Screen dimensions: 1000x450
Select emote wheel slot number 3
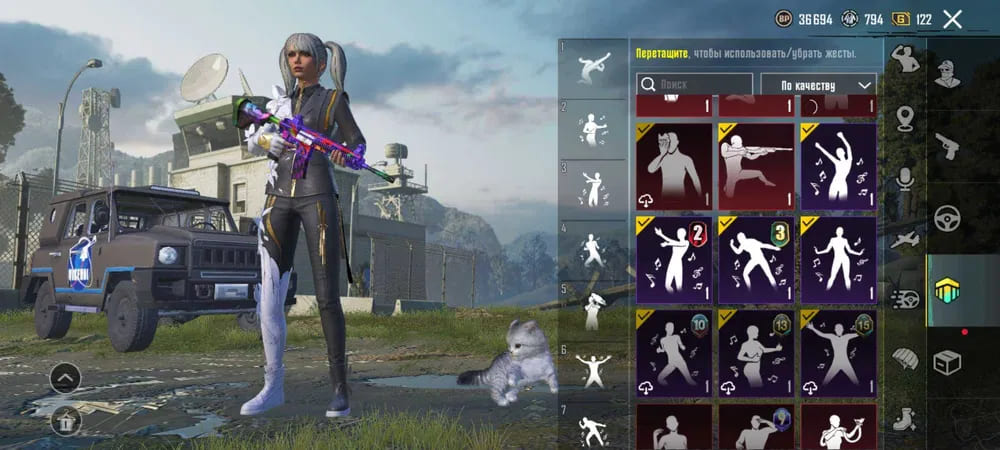click(592, 186)
